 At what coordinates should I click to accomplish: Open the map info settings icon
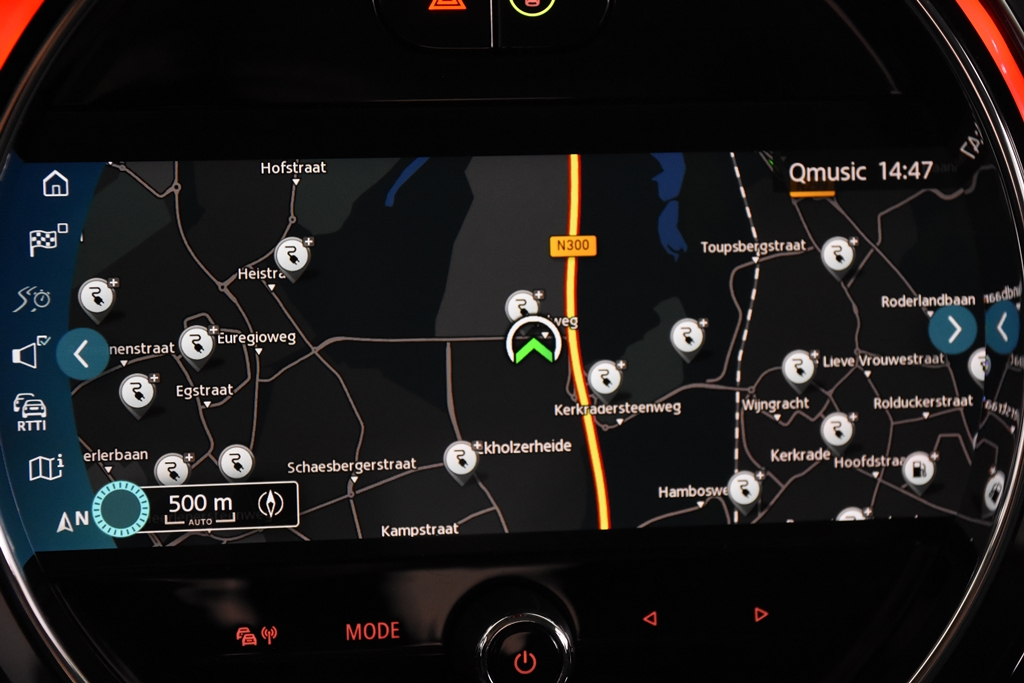point(45,467)
